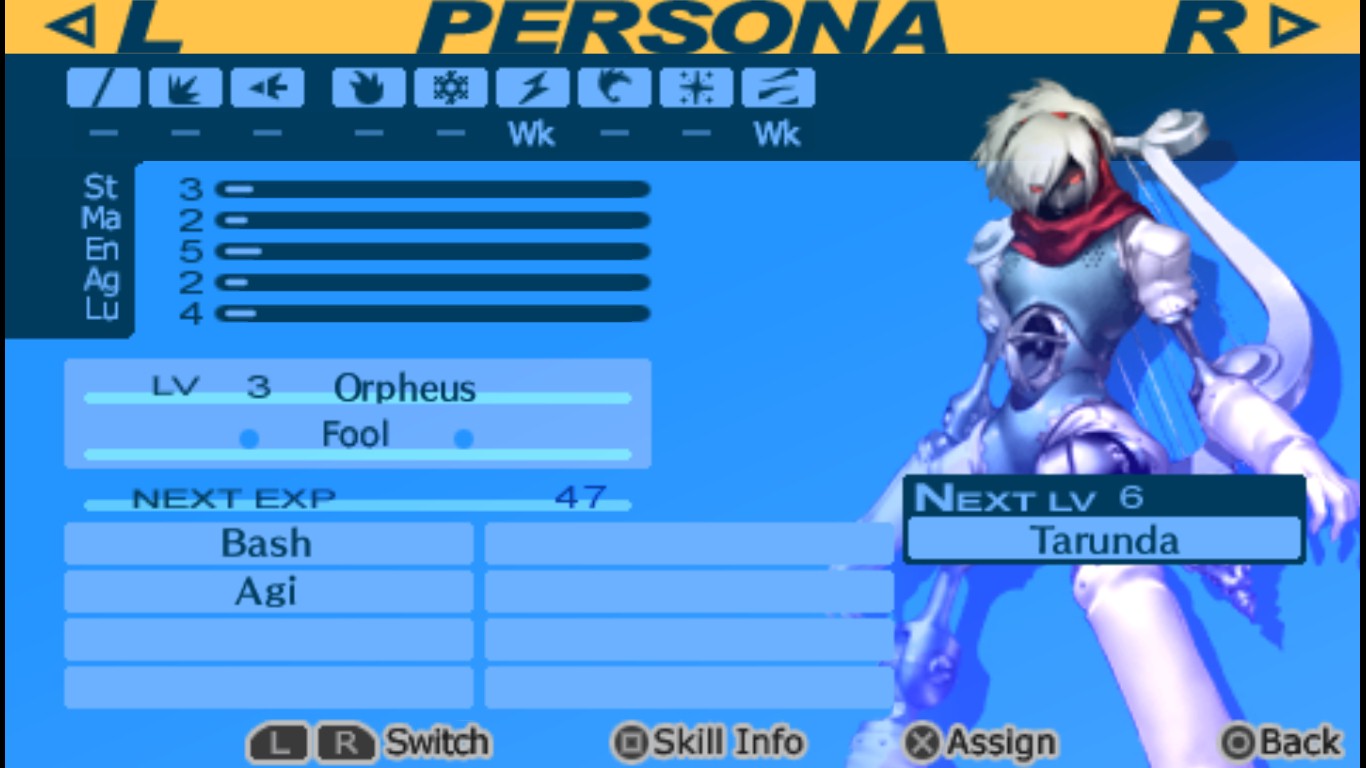The height and width of the screenshot is (768, 1366).
Task: Select the Strike affinity icon
Action: pyautogui.click(x=185, y=87)
